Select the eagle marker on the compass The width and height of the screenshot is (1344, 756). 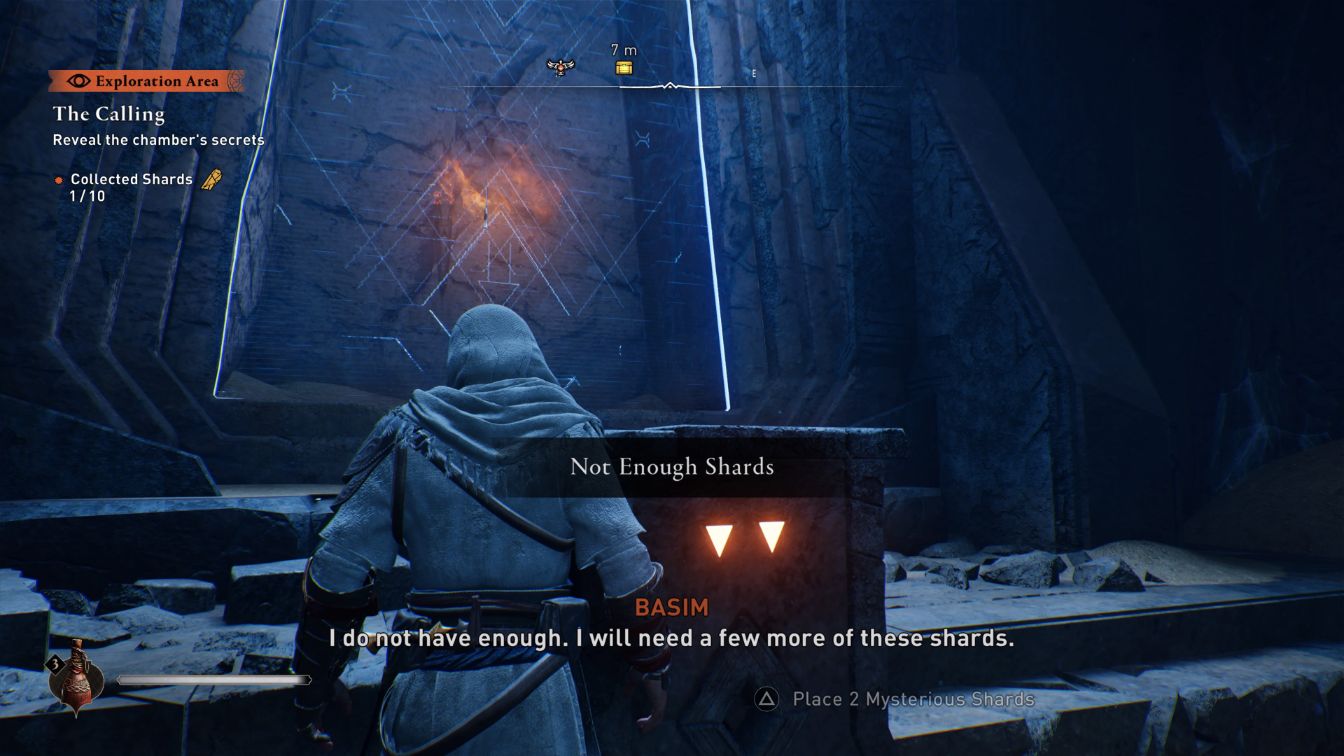point(561,67)
